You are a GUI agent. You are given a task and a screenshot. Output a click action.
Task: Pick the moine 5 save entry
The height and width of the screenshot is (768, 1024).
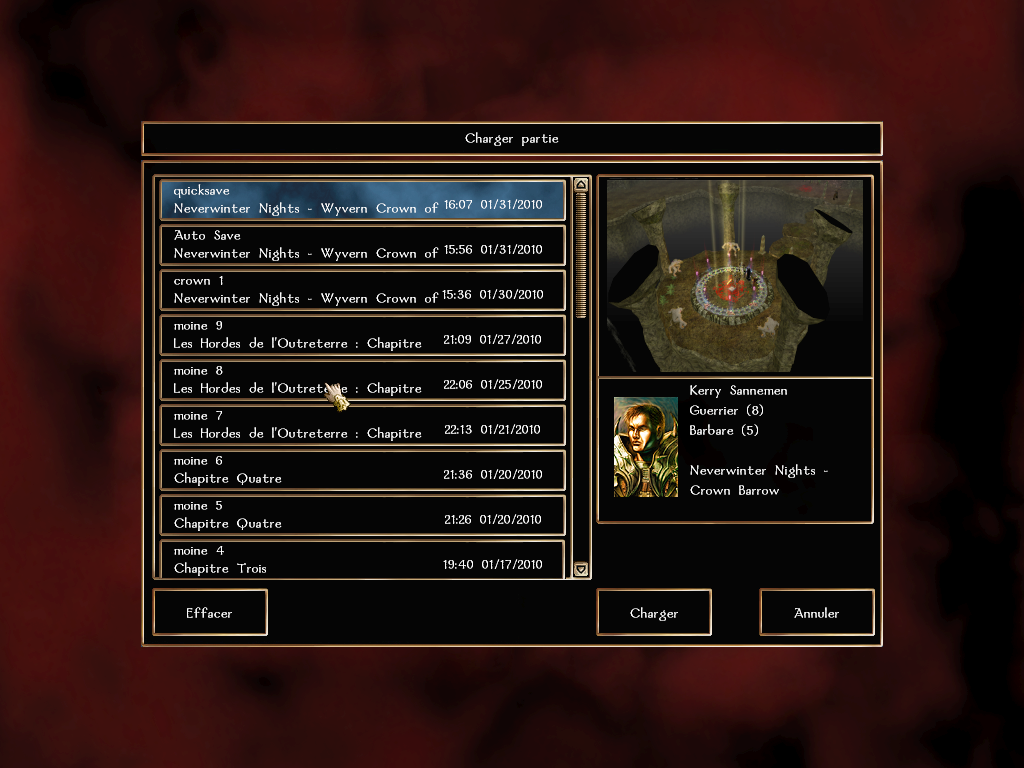pos(362,515)
